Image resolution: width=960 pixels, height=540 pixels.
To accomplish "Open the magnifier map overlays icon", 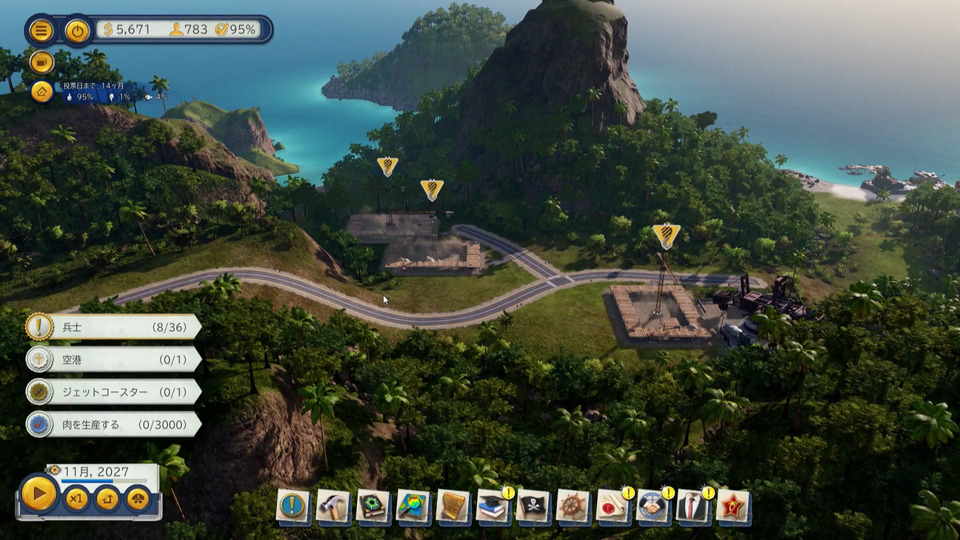I will 413,506.
